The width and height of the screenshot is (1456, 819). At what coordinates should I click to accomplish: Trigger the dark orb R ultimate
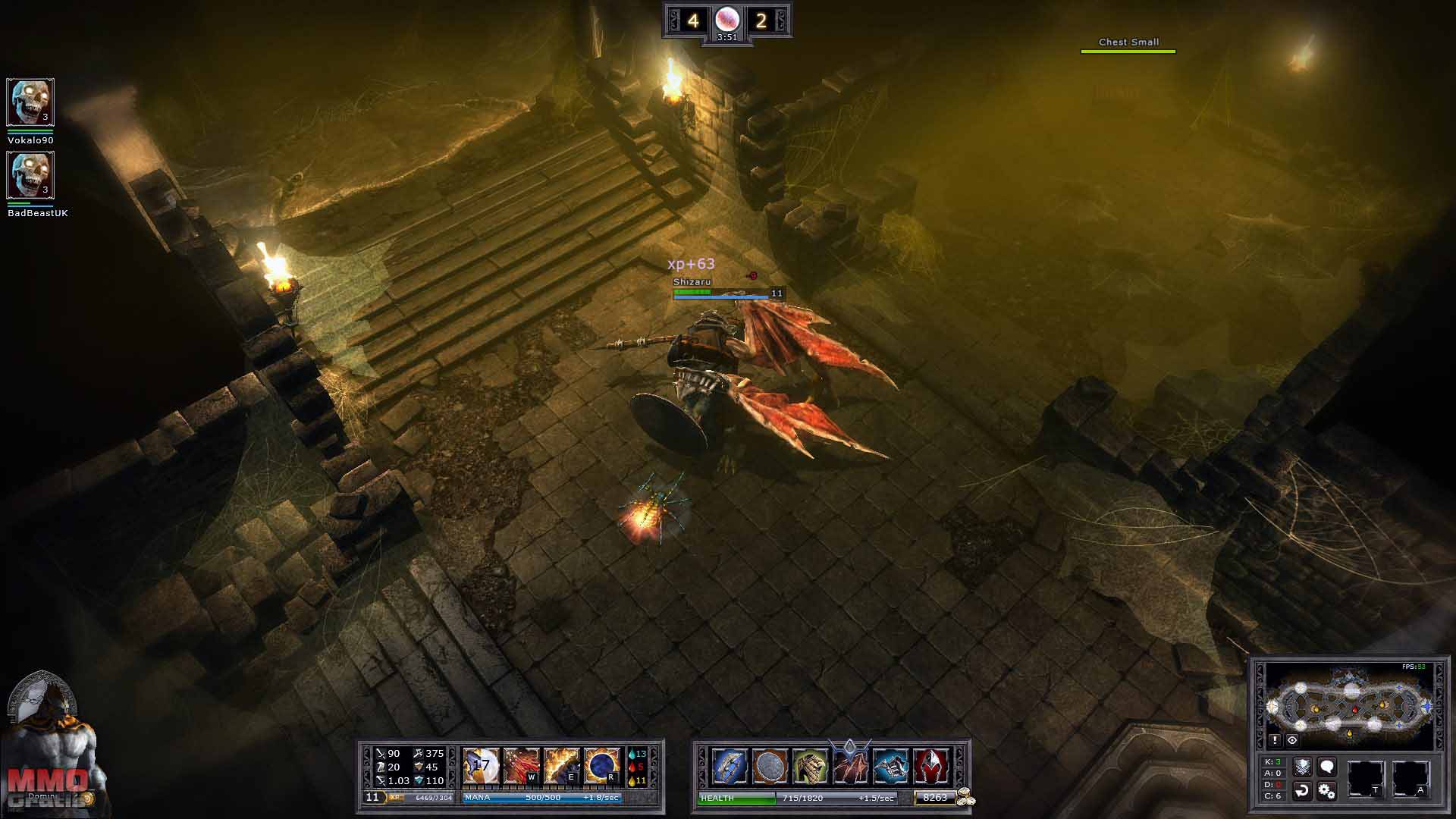(601, 766)
